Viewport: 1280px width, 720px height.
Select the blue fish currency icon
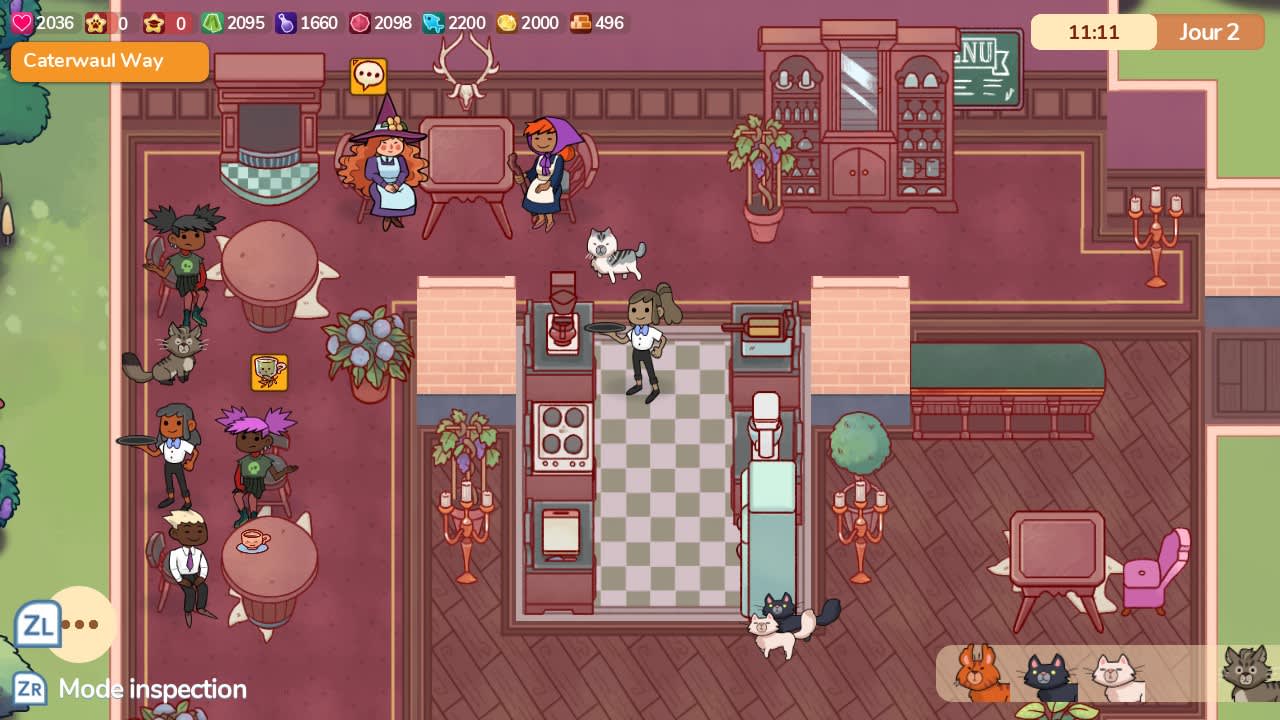(x=432, y=23)
